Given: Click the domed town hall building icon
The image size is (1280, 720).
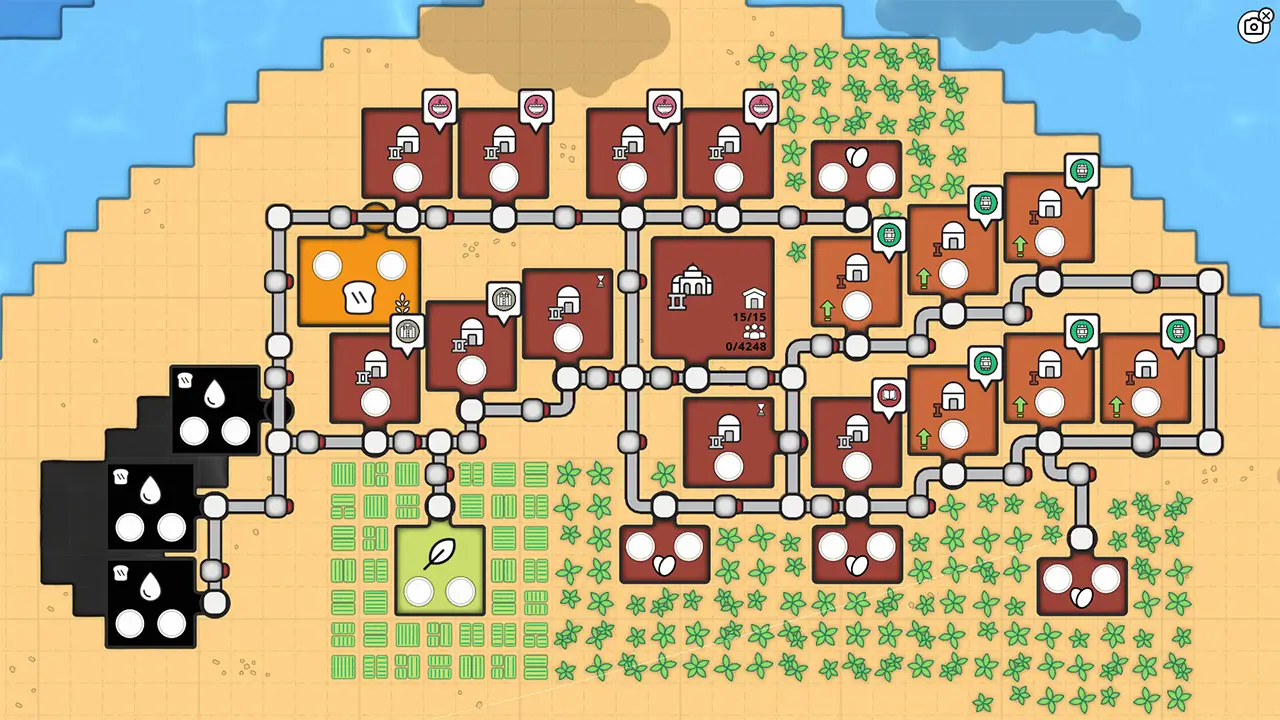Looking at the screenshot, I should point(690,283).
